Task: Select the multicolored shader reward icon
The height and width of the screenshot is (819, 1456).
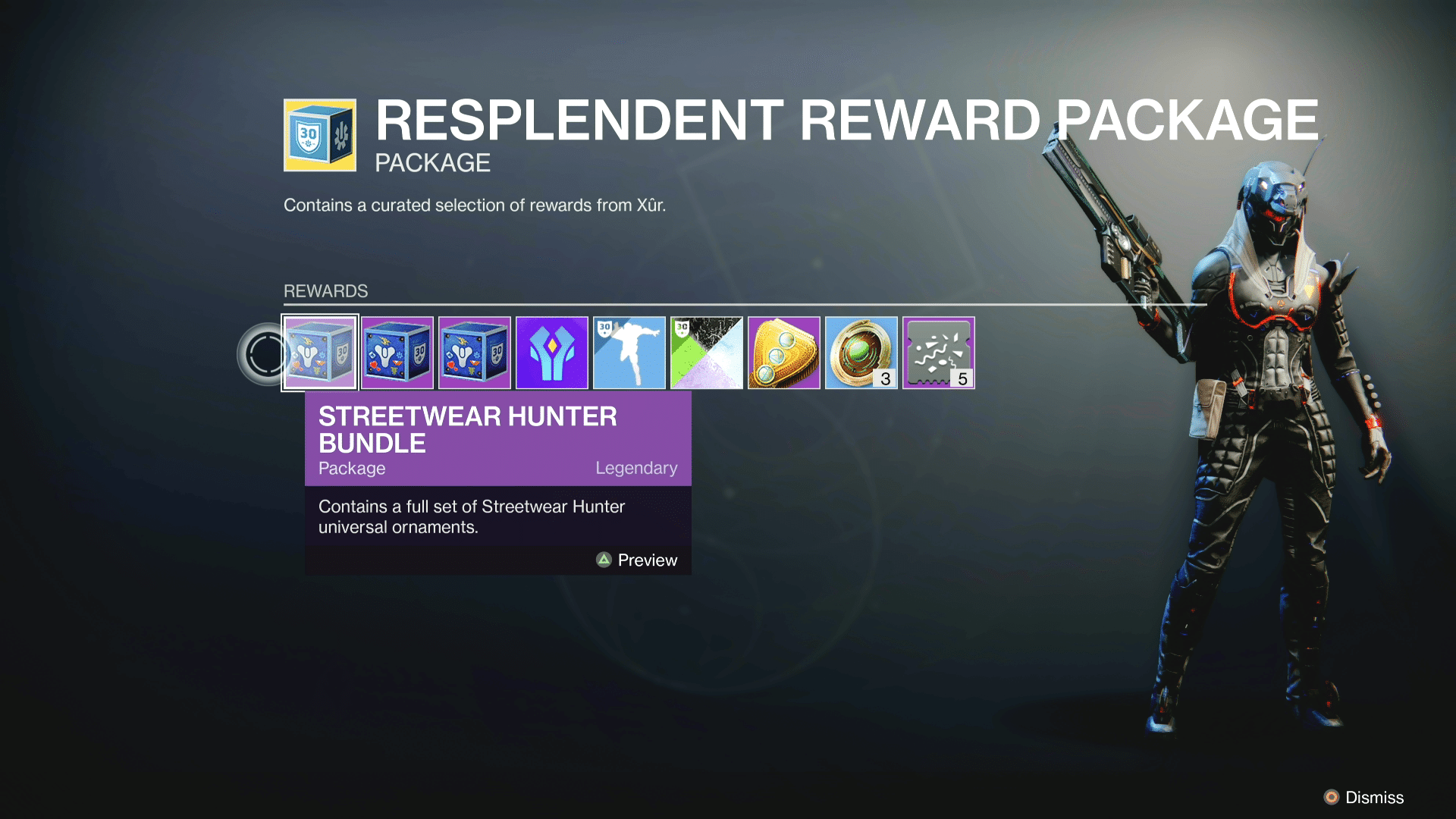Action: pyautogui.click(x=707, y=352)
